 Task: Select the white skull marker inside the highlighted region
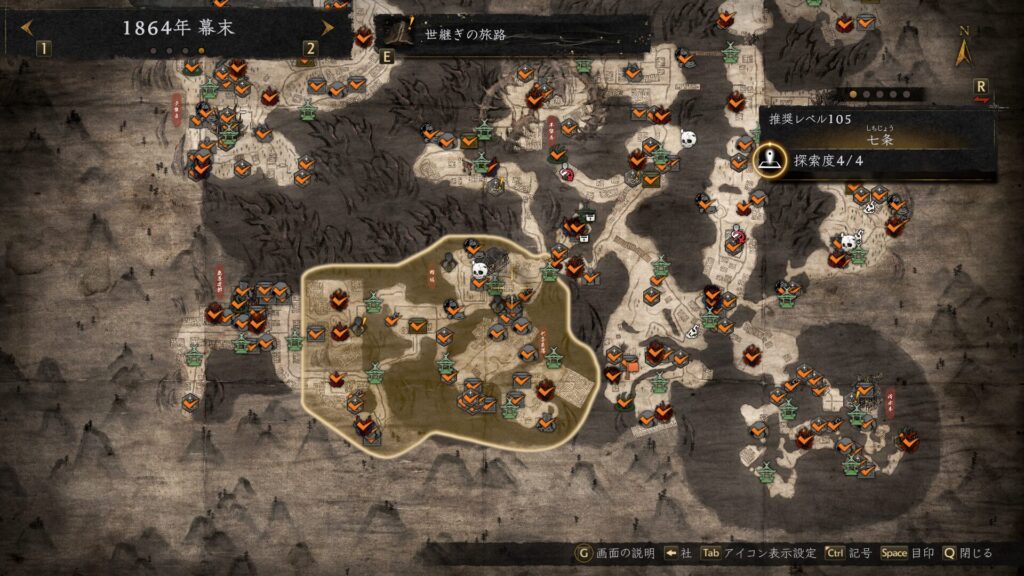coord(479,268)
